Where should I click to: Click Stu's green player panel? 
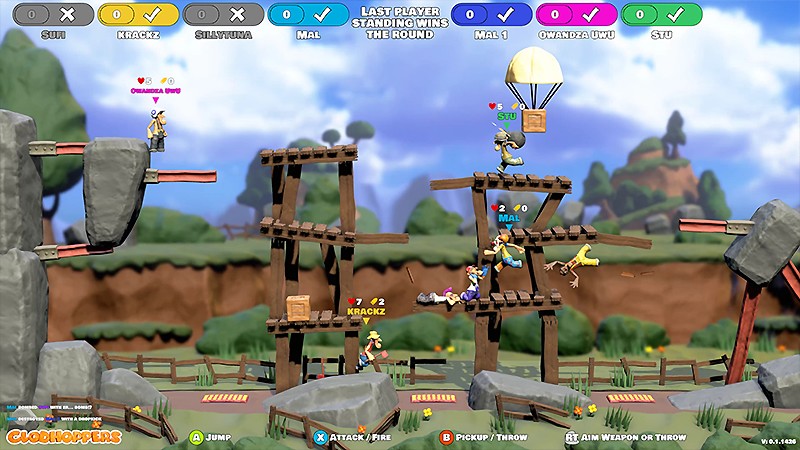pyautogui.click(x=661, y=15)
